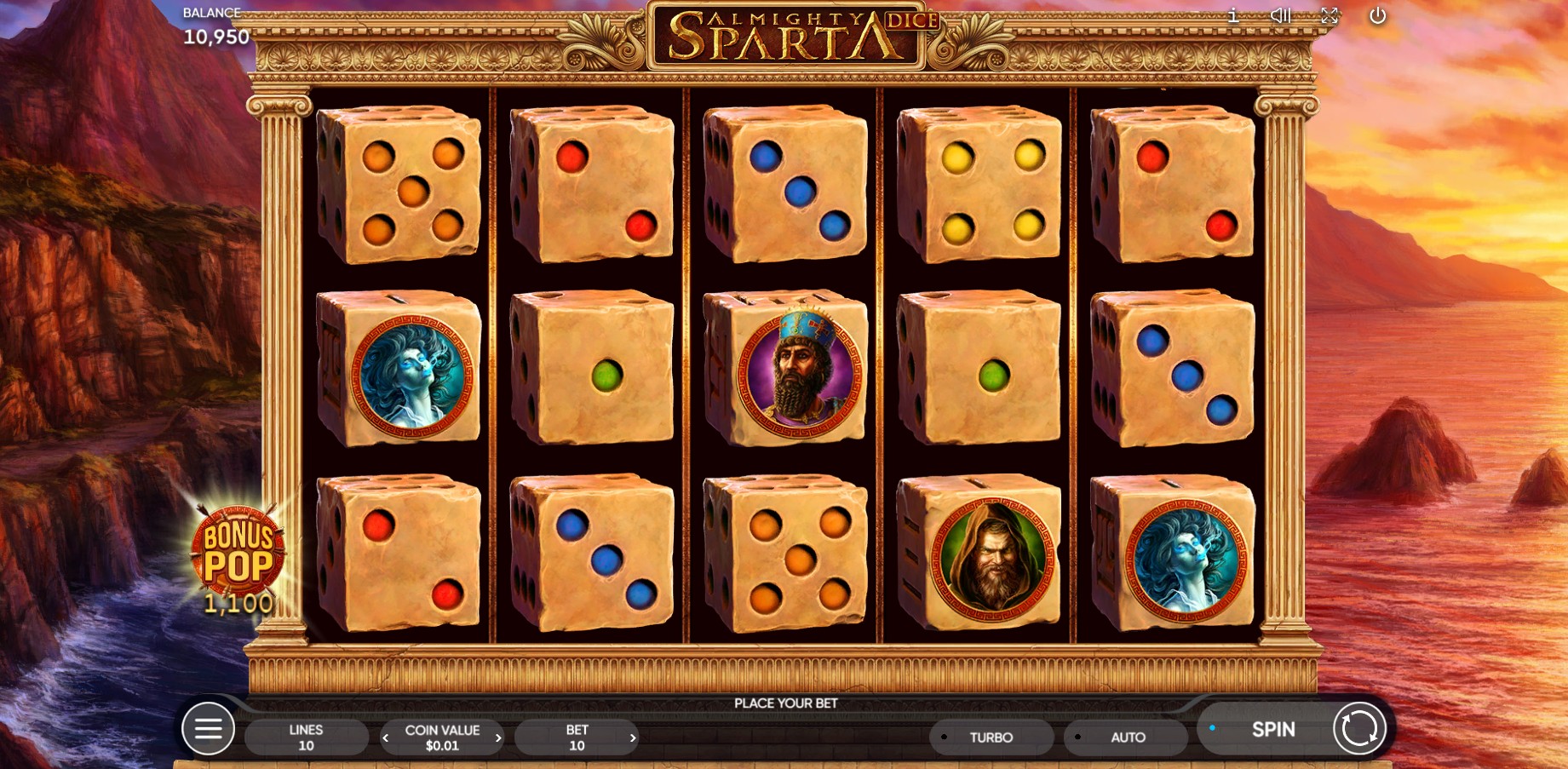Raise the bet using right chevron
1568x769 pixels.
click(633, 737)
